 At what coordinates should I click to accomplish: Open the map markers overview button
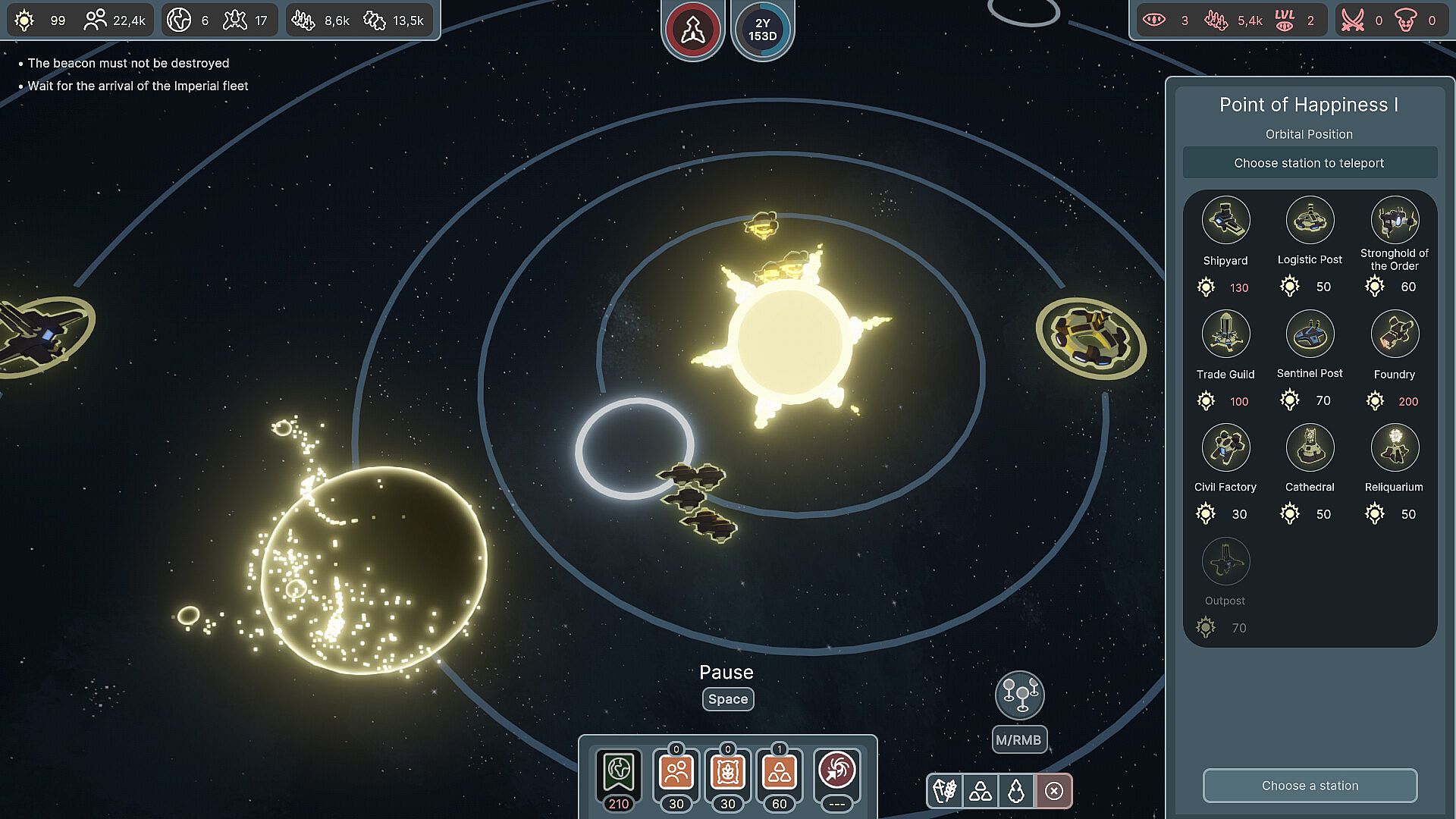[x=1019, y=695]
